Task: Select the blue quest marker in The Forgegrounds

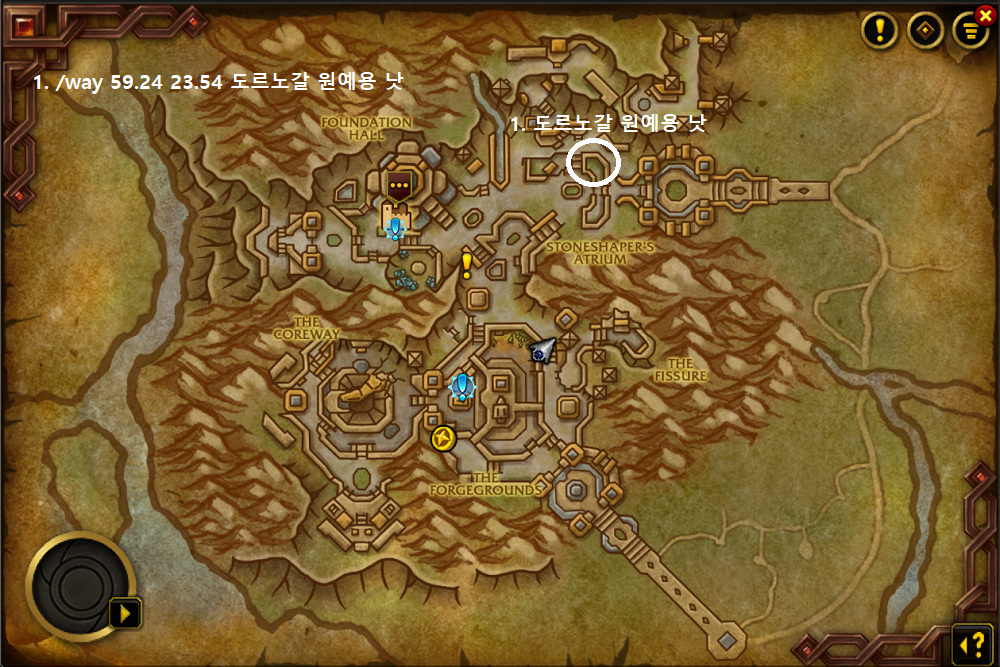Action: pyautogui.click(x=461, y=387)
